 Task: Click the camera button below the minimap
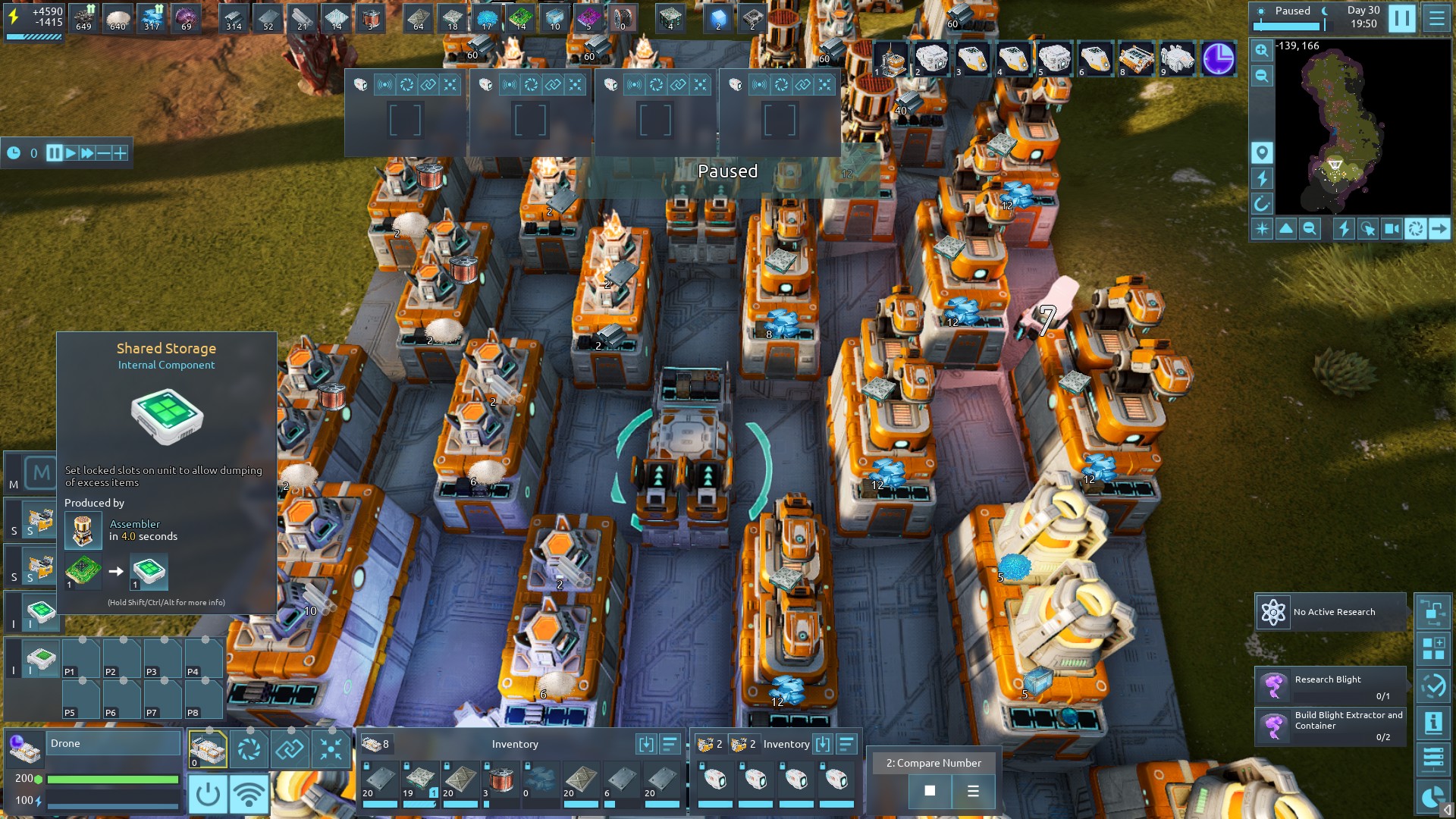1392,228
